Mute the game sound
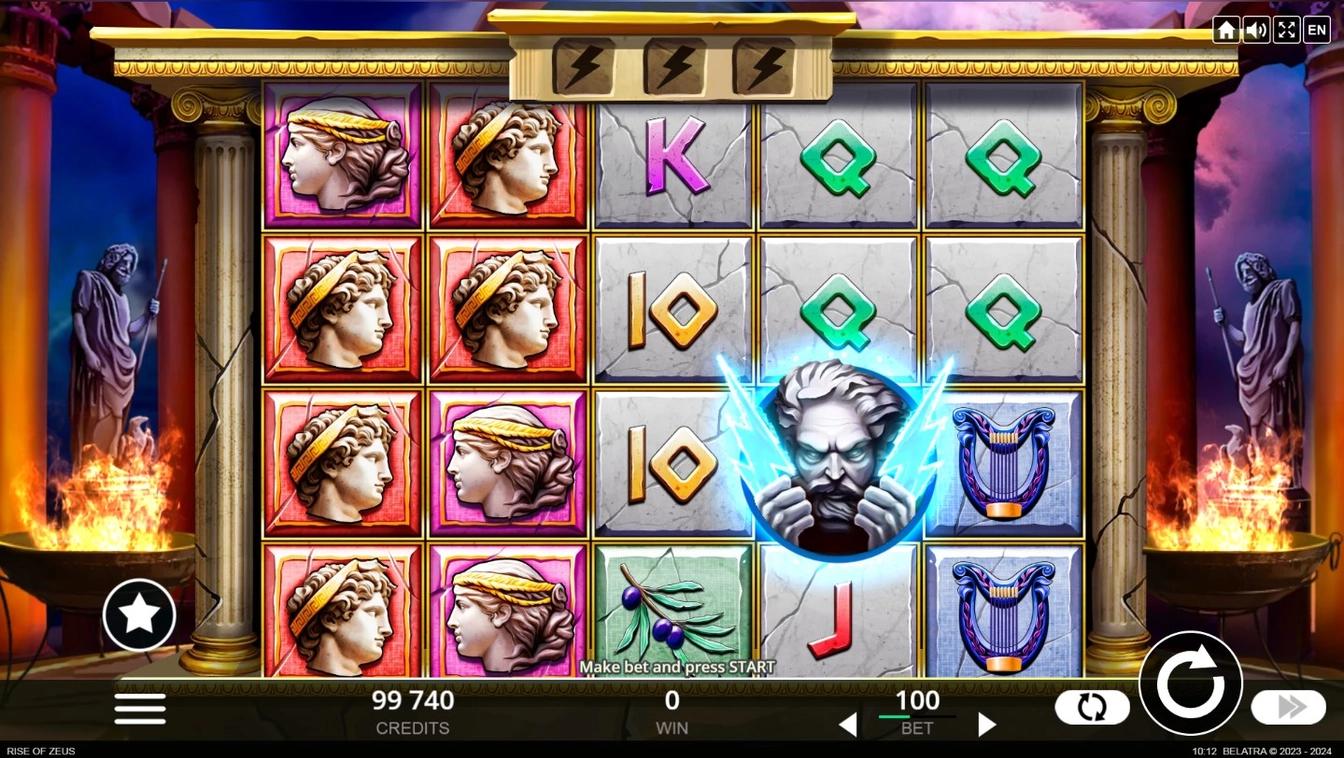This screenshot has height=758, width=1344. (1256, 29)
